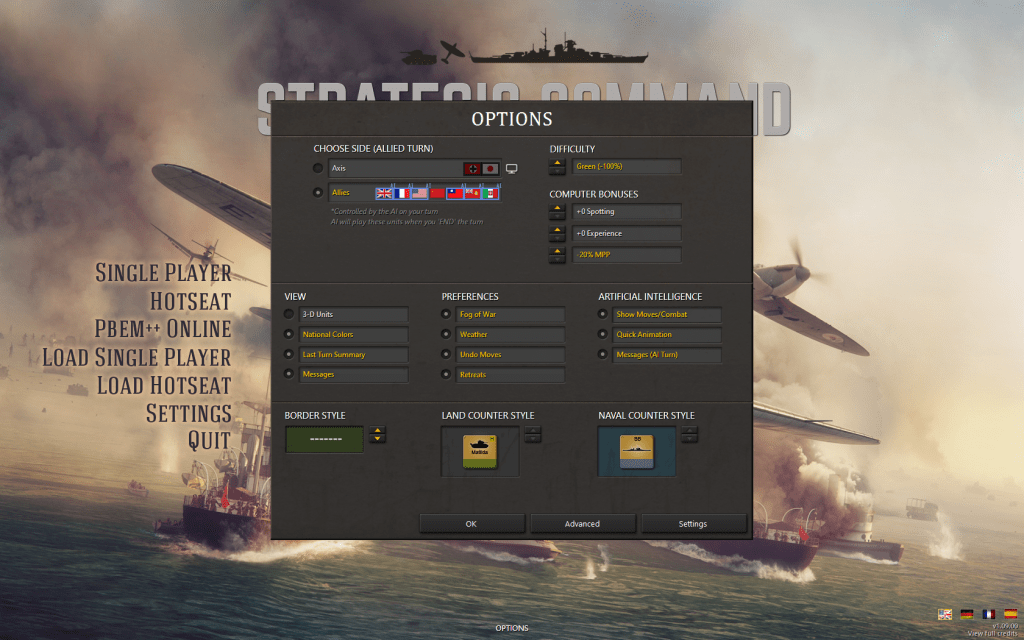Screen dimensions: 1024x640
Task: Toggle Fog of War preference
Action: coord(446,314)
